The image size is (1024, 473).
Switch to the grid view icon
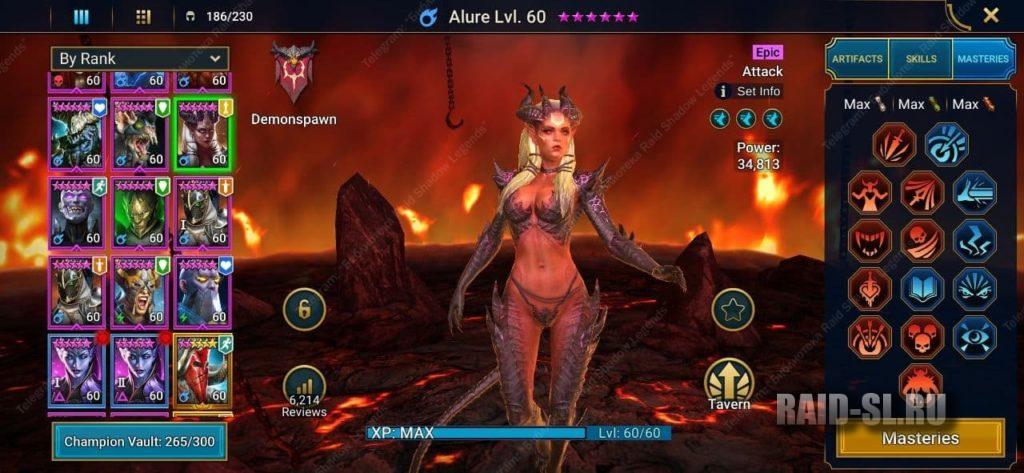pyautogui.click(x=143, y=16)
